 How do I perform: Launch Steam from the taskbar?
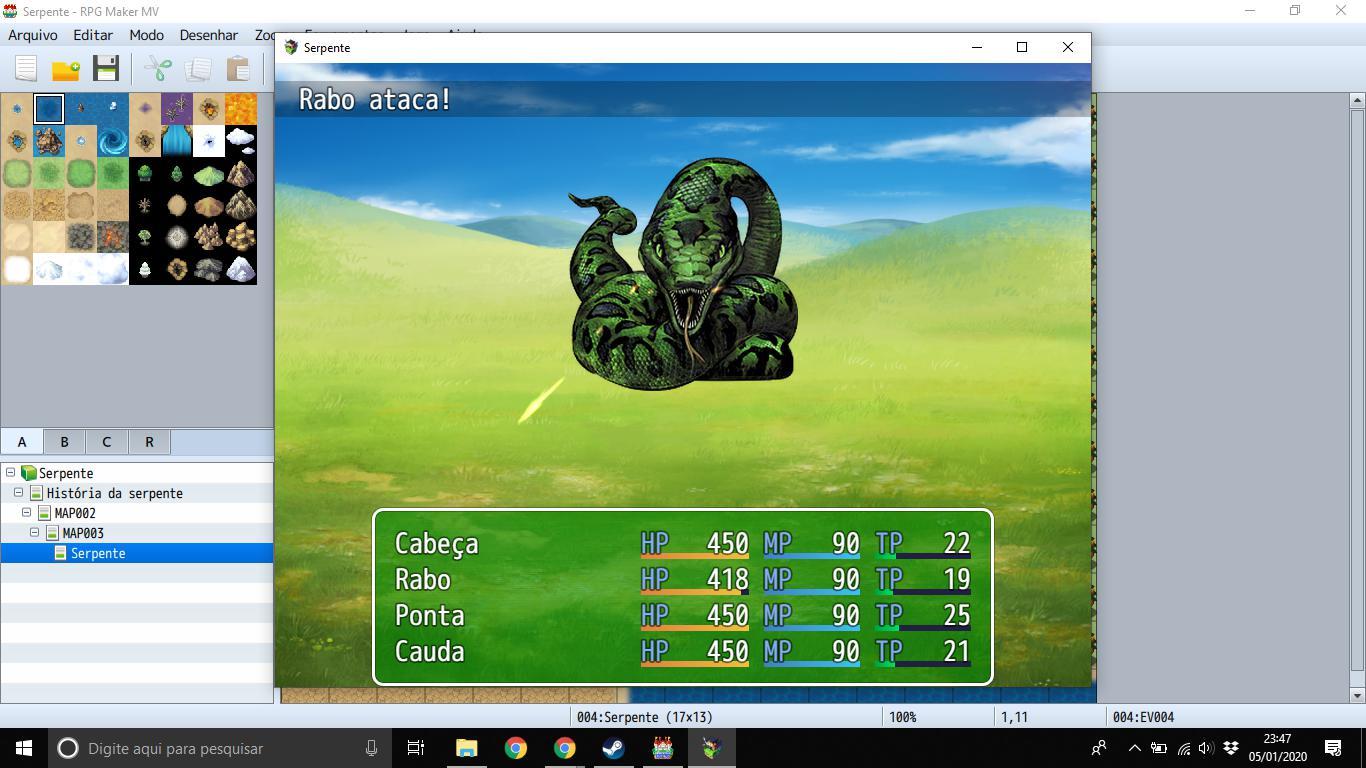[614, 748]
